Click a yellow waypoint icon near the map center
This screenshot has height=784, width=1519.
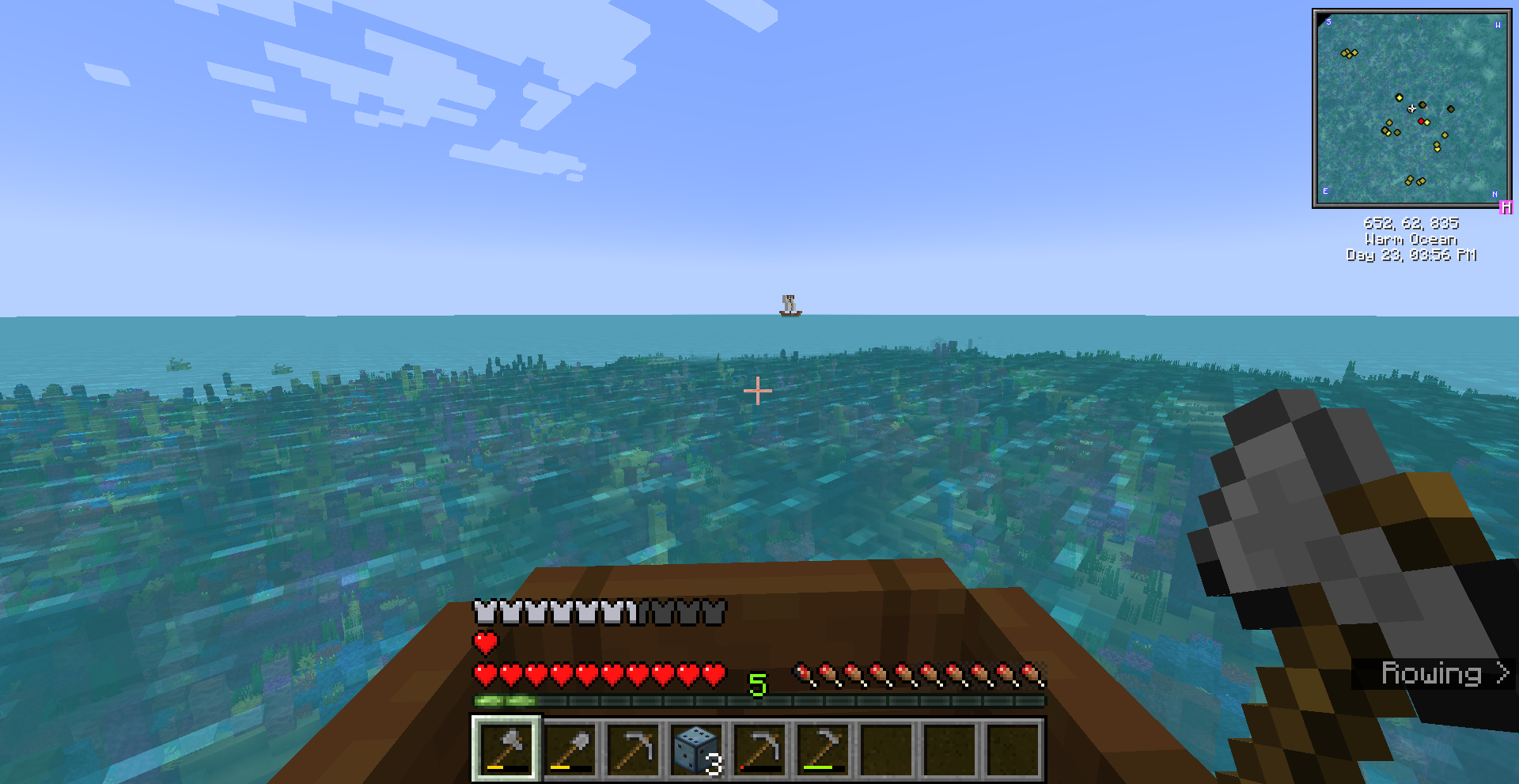pos(1399,97)
